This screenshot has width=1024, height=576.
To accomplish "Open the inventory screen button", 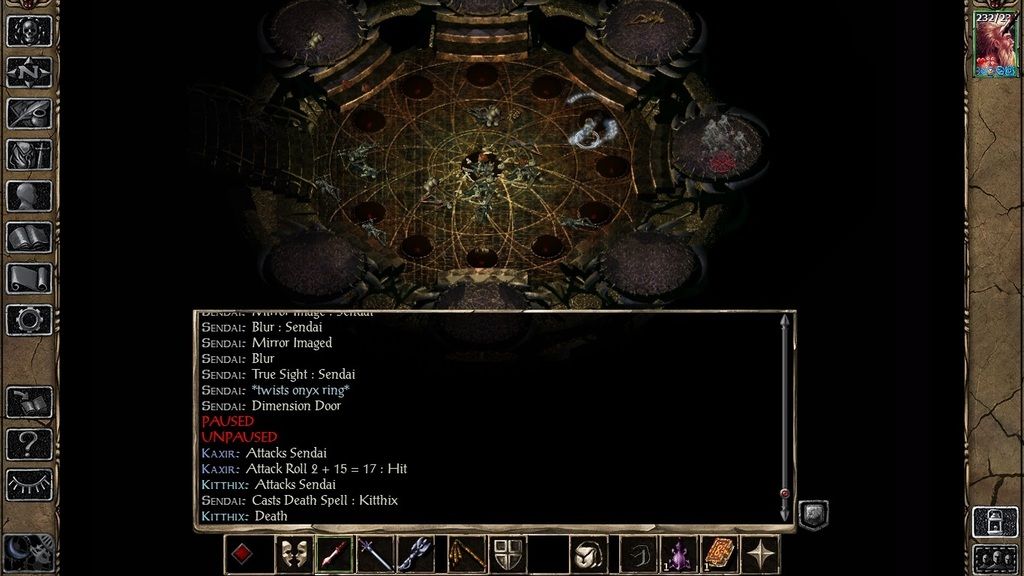I will click(29, 155).
